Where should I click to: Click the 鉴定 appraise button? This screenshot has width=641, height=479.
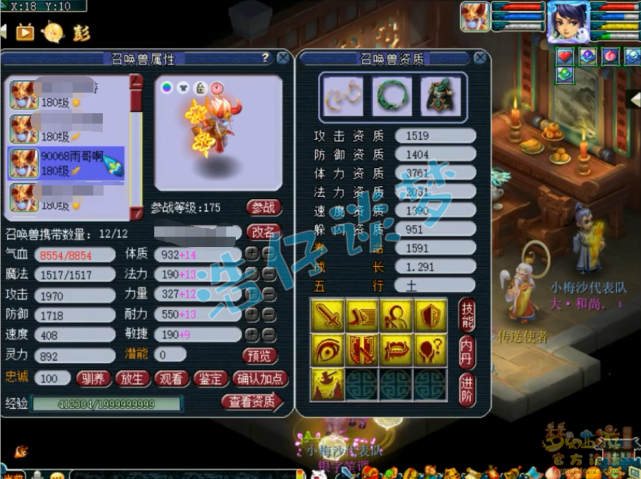(x=208, y=379)
